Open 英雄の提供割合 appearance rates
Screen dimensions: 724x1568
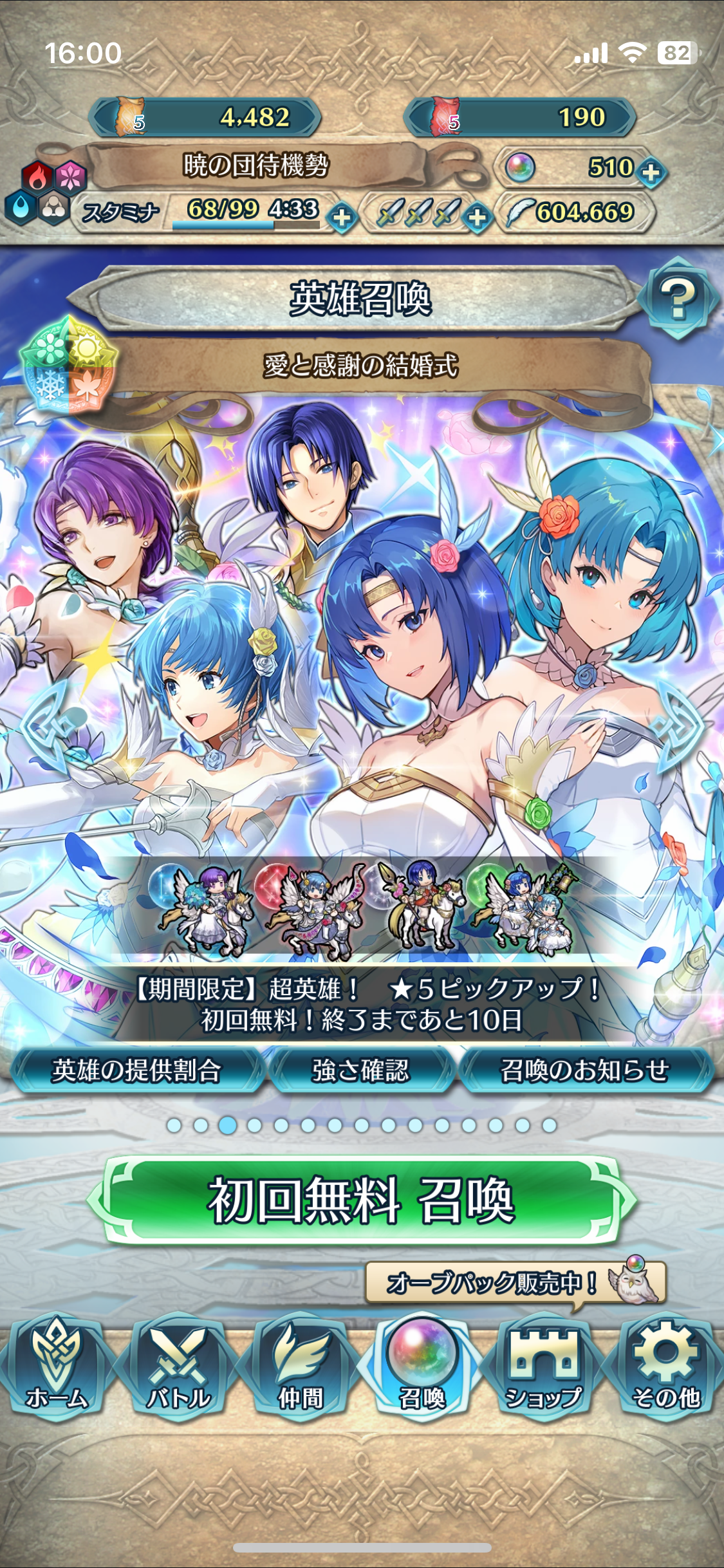[136, 1070]
